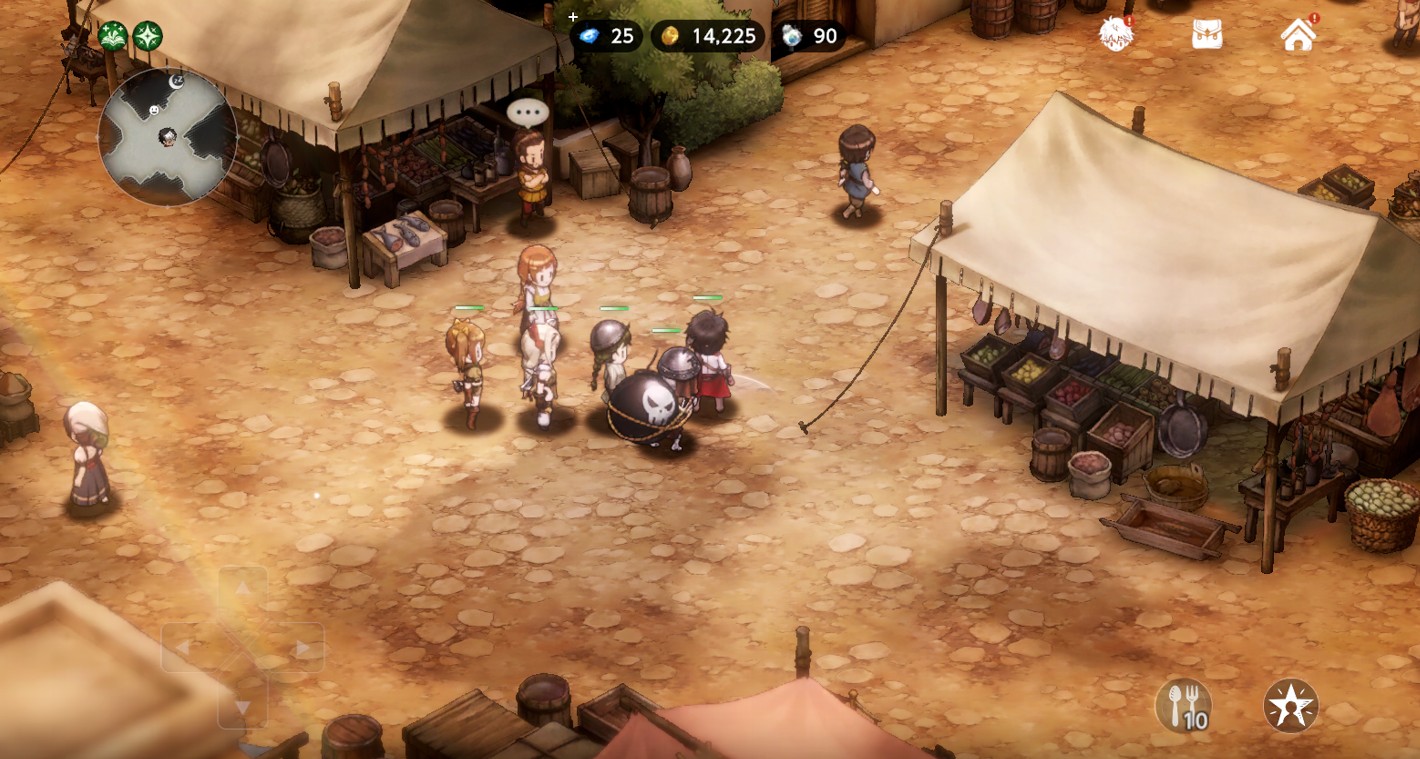This screenshot has width=1420, height=759.
Task: Tap the D-pad right arrow
Action: pos(301,648)
